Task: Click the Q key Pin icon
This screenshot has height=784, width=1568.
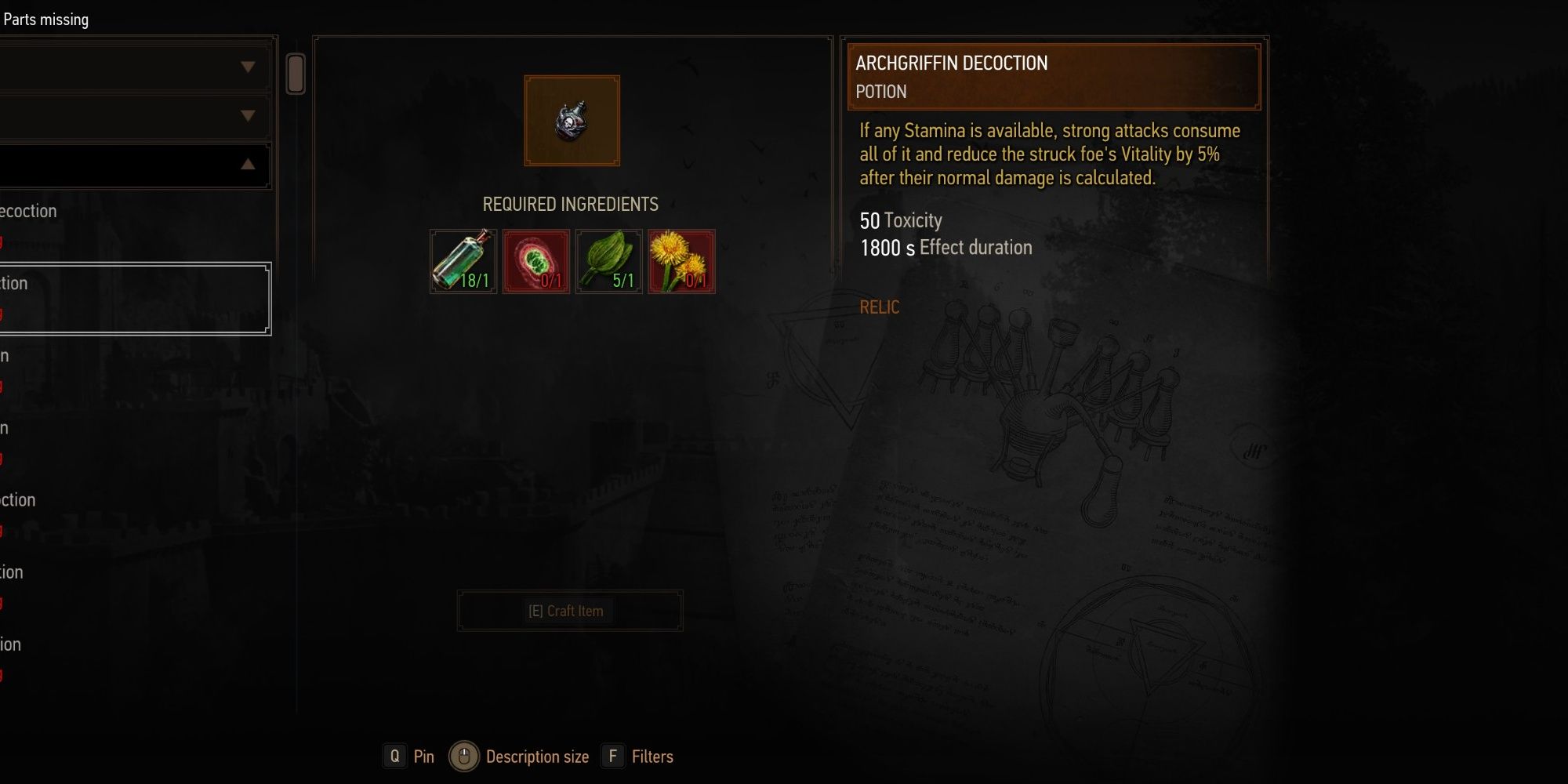Action: [394, 757]
